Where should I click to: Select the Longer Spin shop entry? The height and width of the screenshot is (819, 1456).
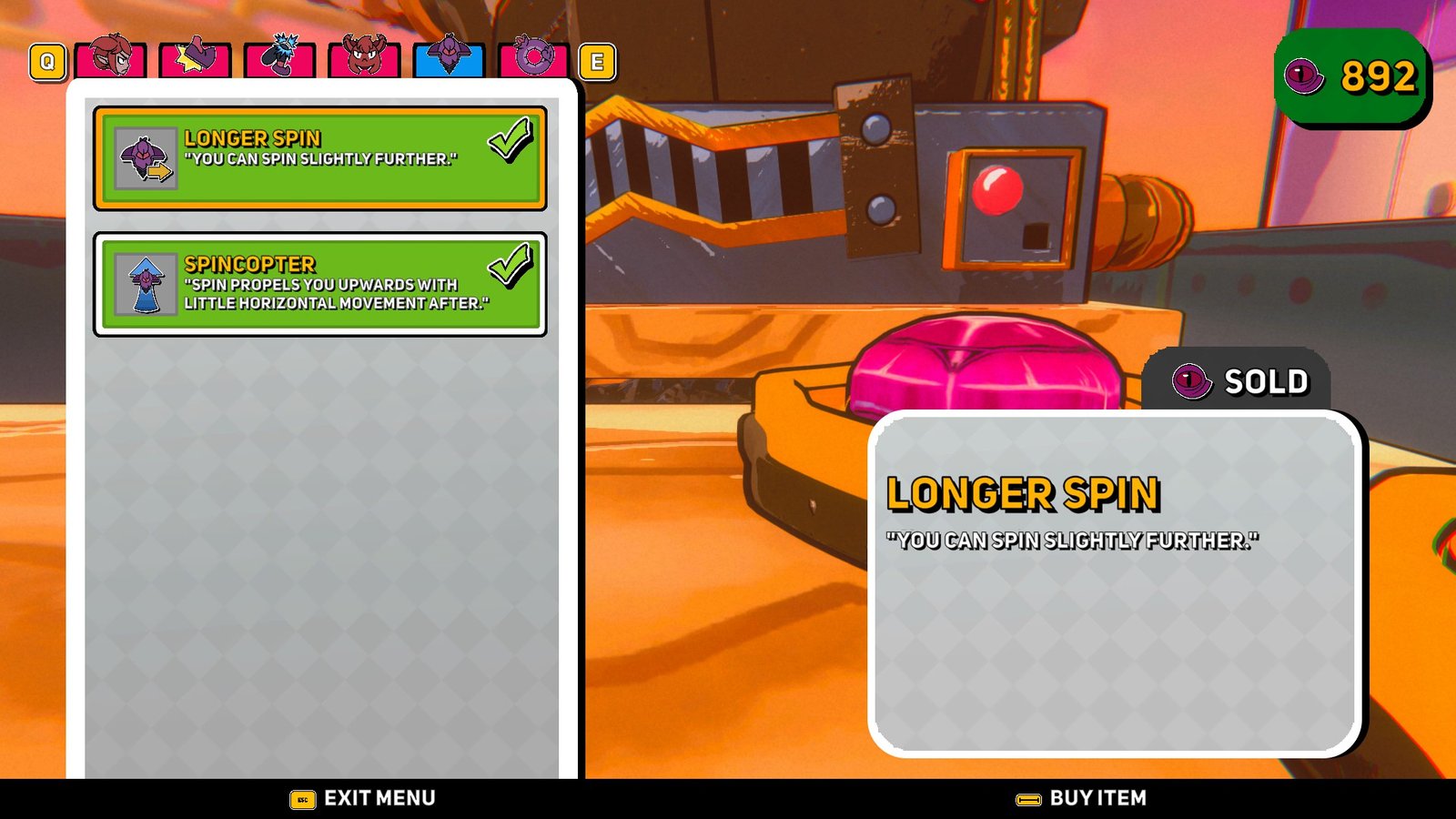click(318, 157)
